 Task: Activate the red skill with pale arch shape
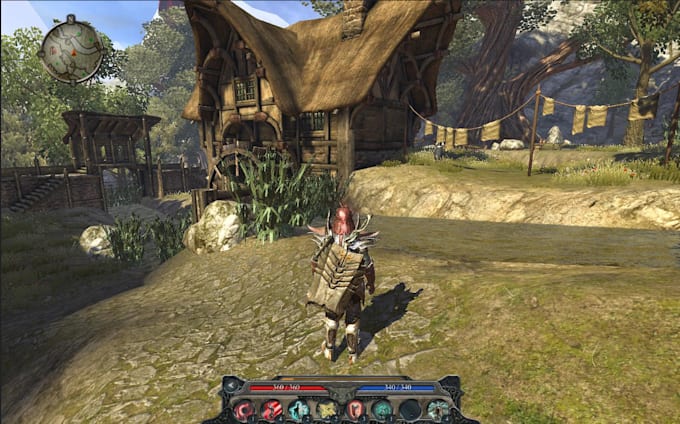[x=354, y=409]
